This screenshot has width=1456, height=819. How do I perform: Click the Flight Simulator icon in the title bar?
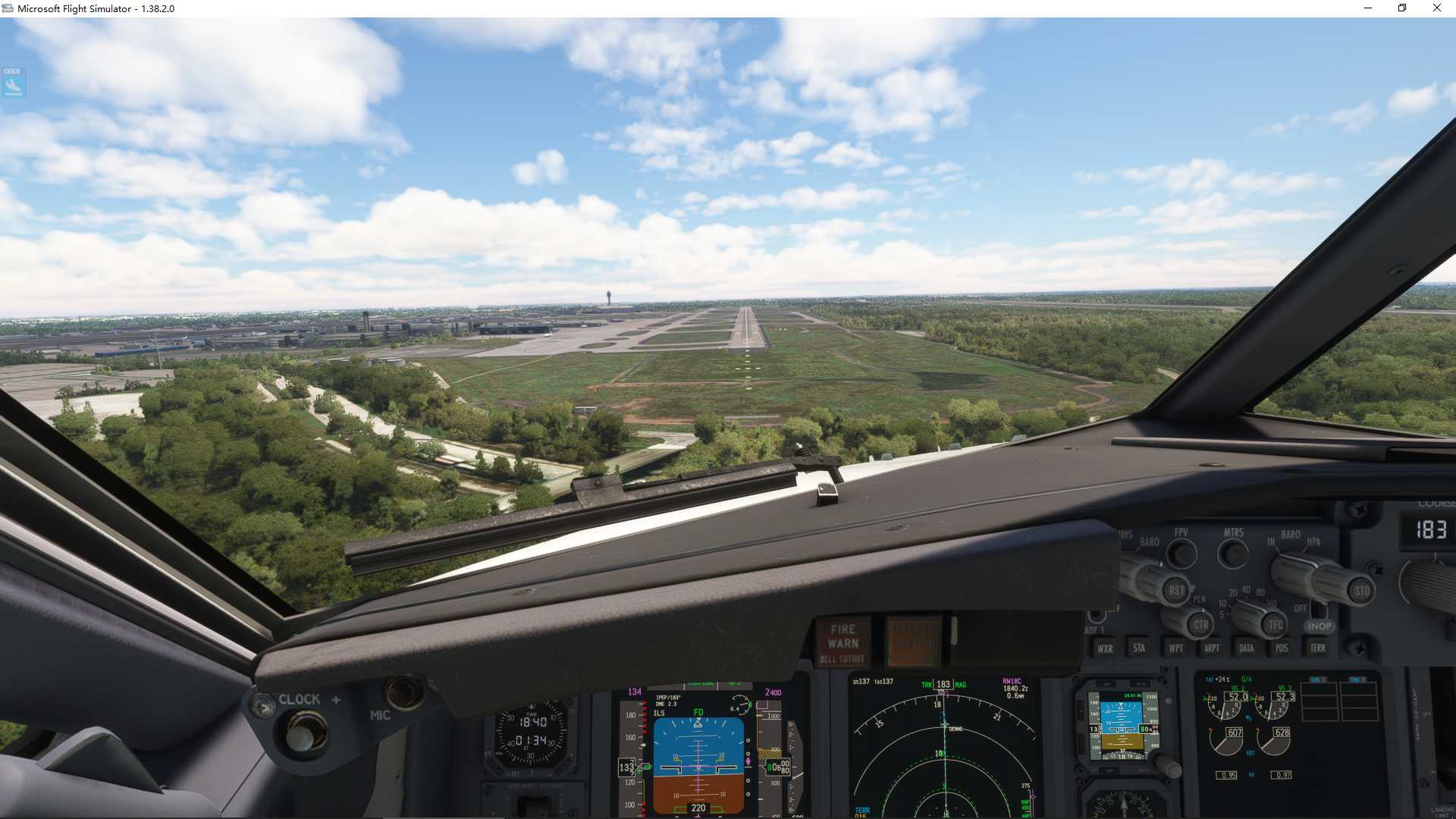tap(8, 8)
